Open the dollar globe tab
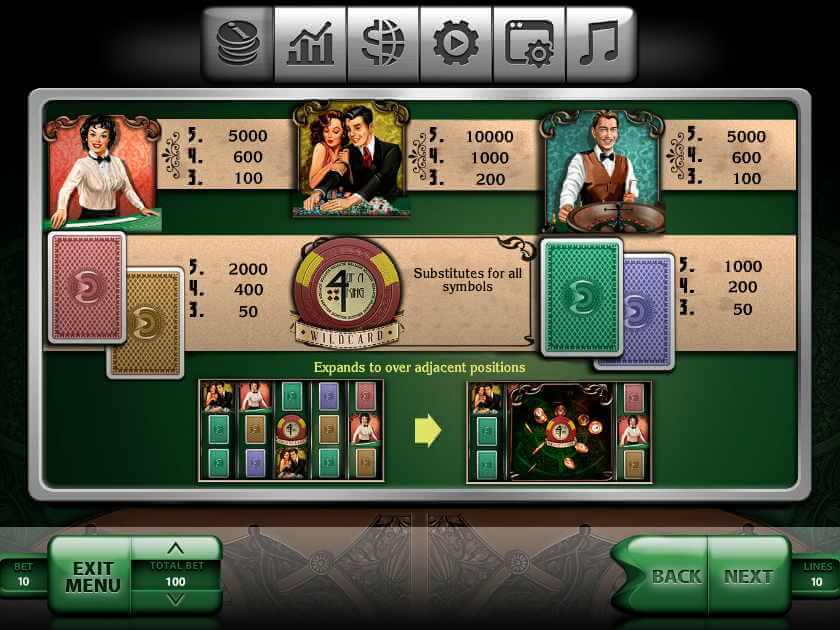This screenshot has height=630, width=840. pos(383,43)
